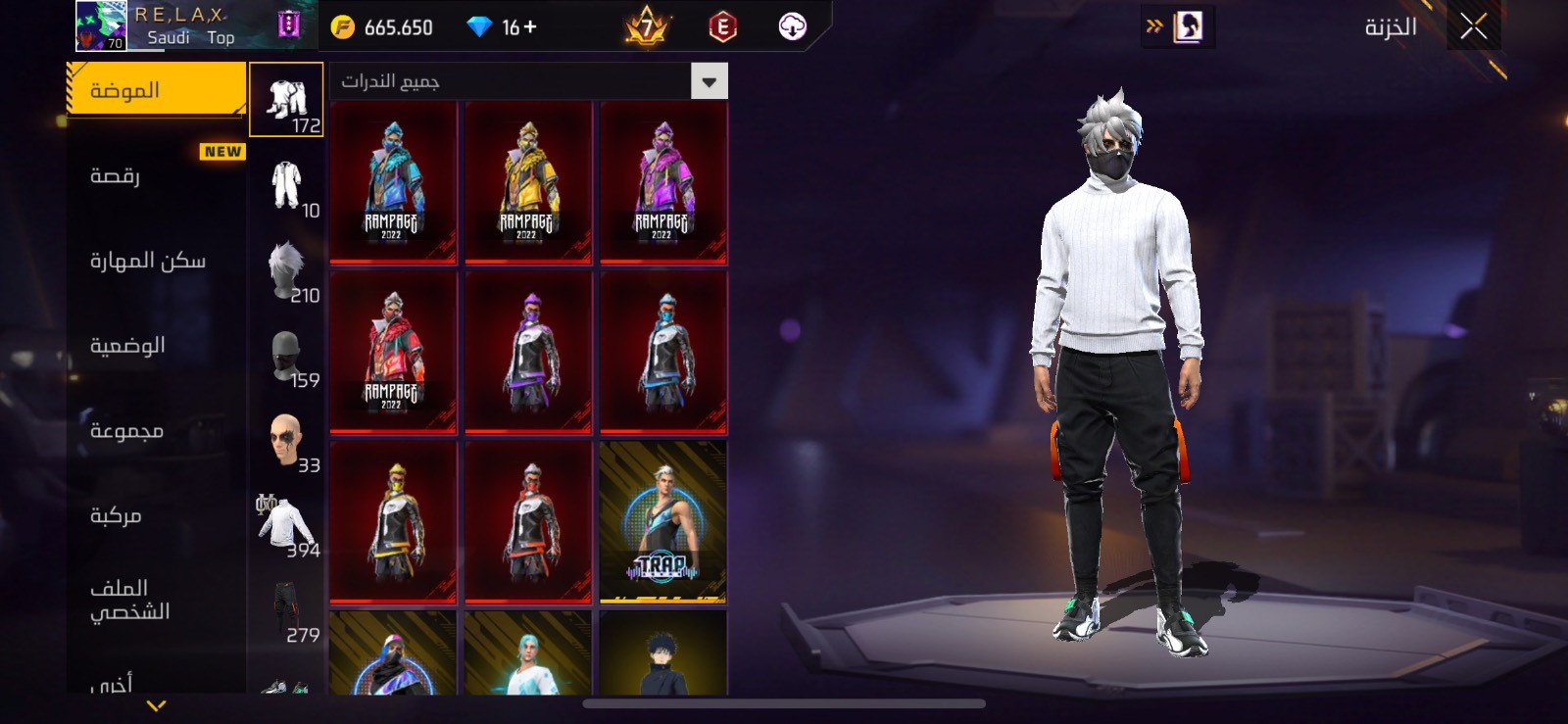This screenshot has width=1568, height=724.
Task: Open the RELAX player profile avatar
Action: pos(101,25)
